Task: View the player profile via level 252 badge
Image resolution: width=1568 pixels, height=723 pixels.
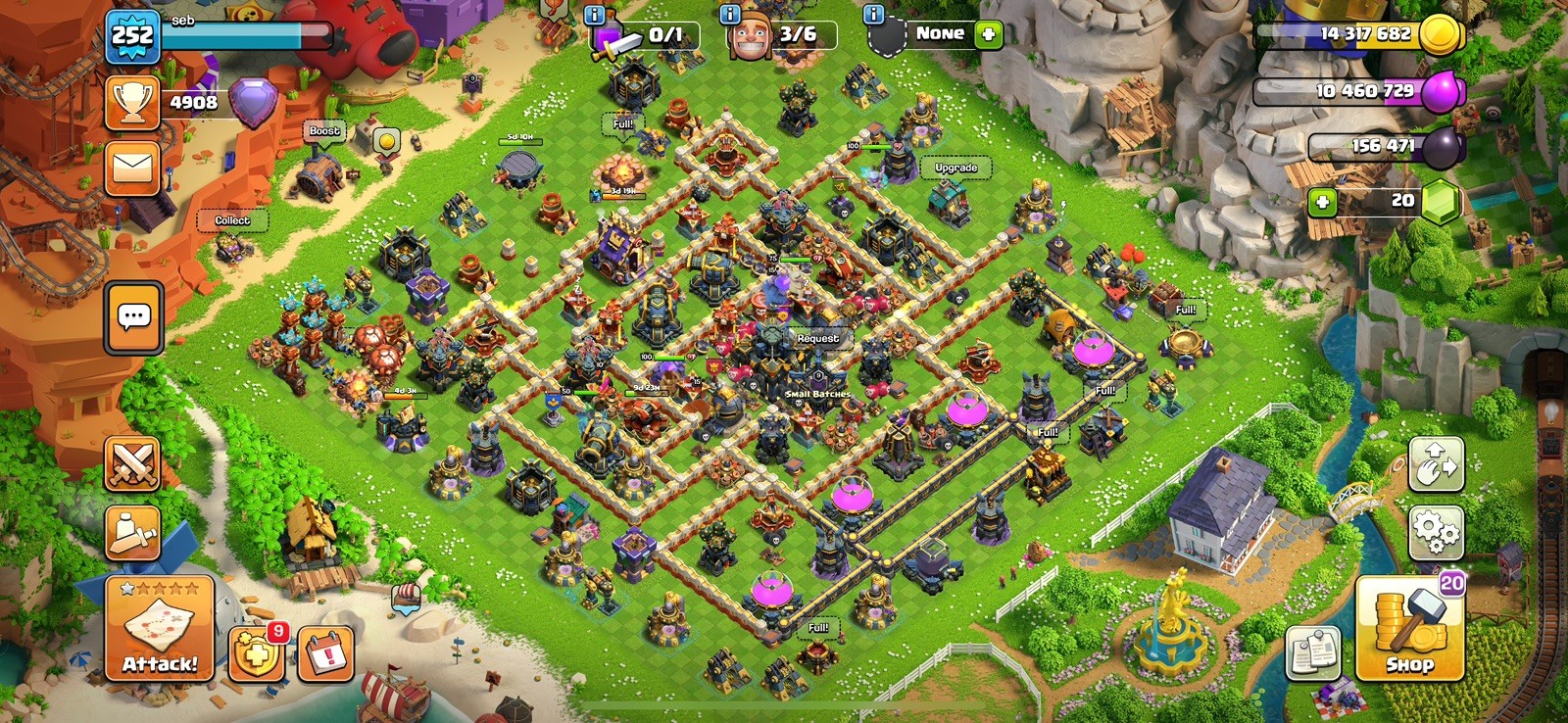Action: [x=132, y=37]
